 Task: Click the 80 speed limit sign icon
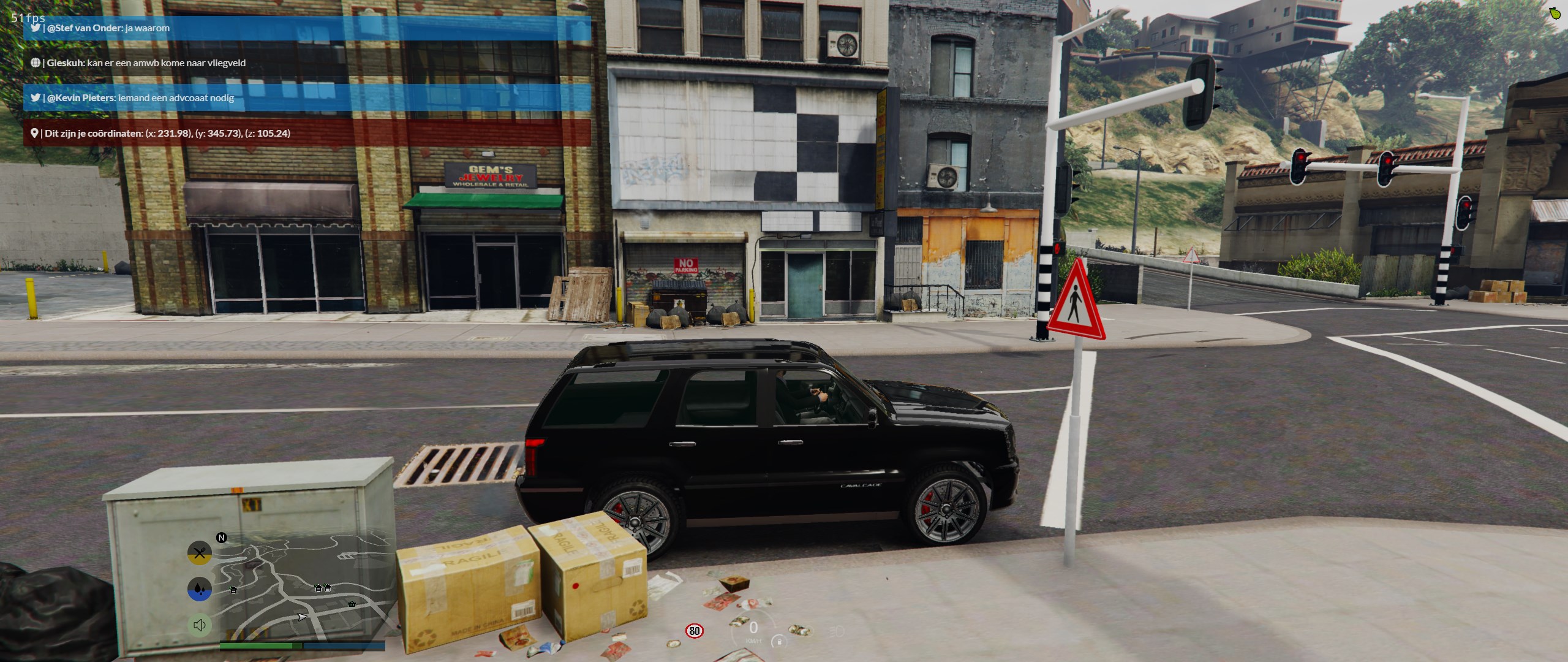694,631
